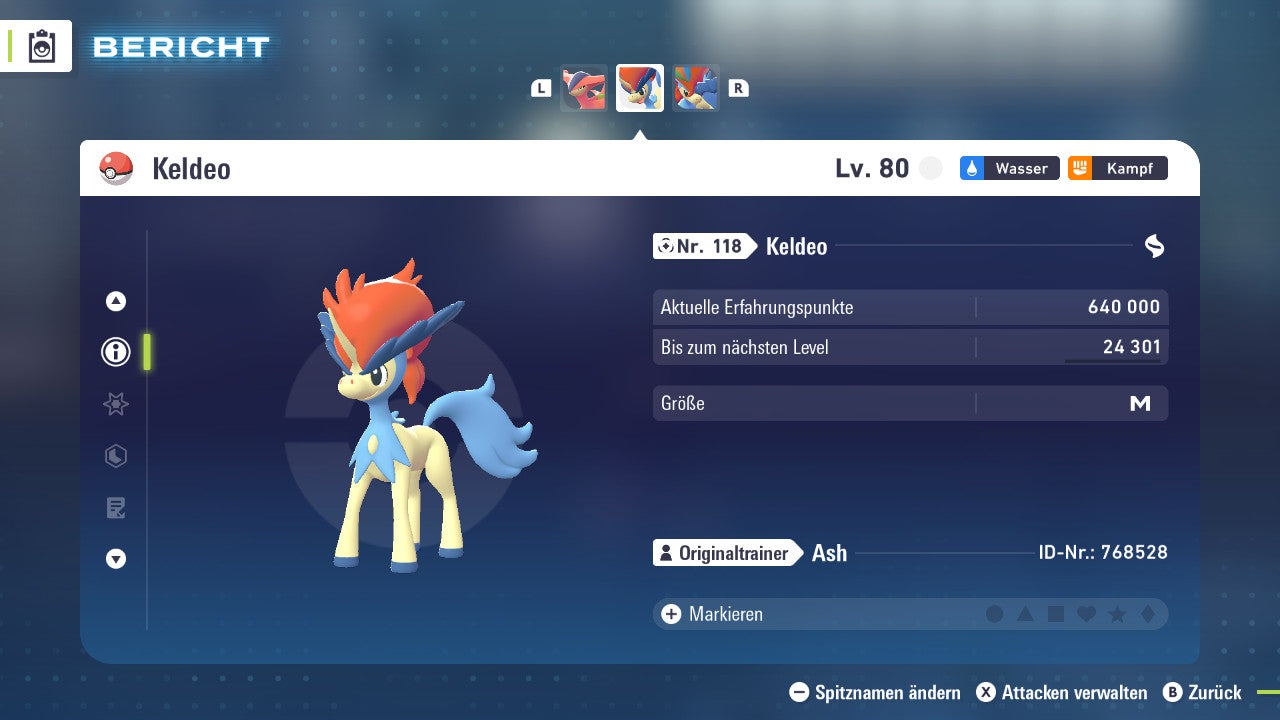Select the right Pokémon thumbnail

click(x=696, y=88)
